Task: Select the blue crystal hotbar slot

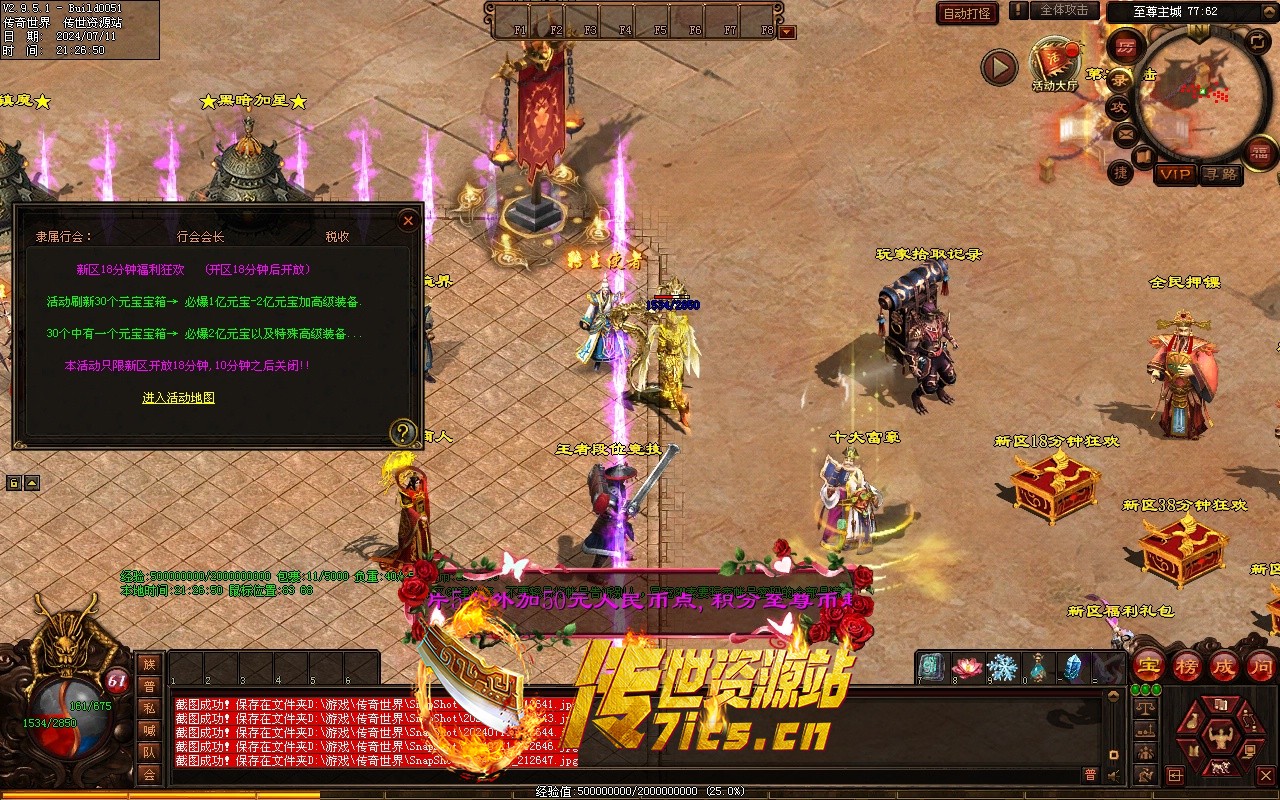Action: pyautogui.click(x=1072, y=667)
